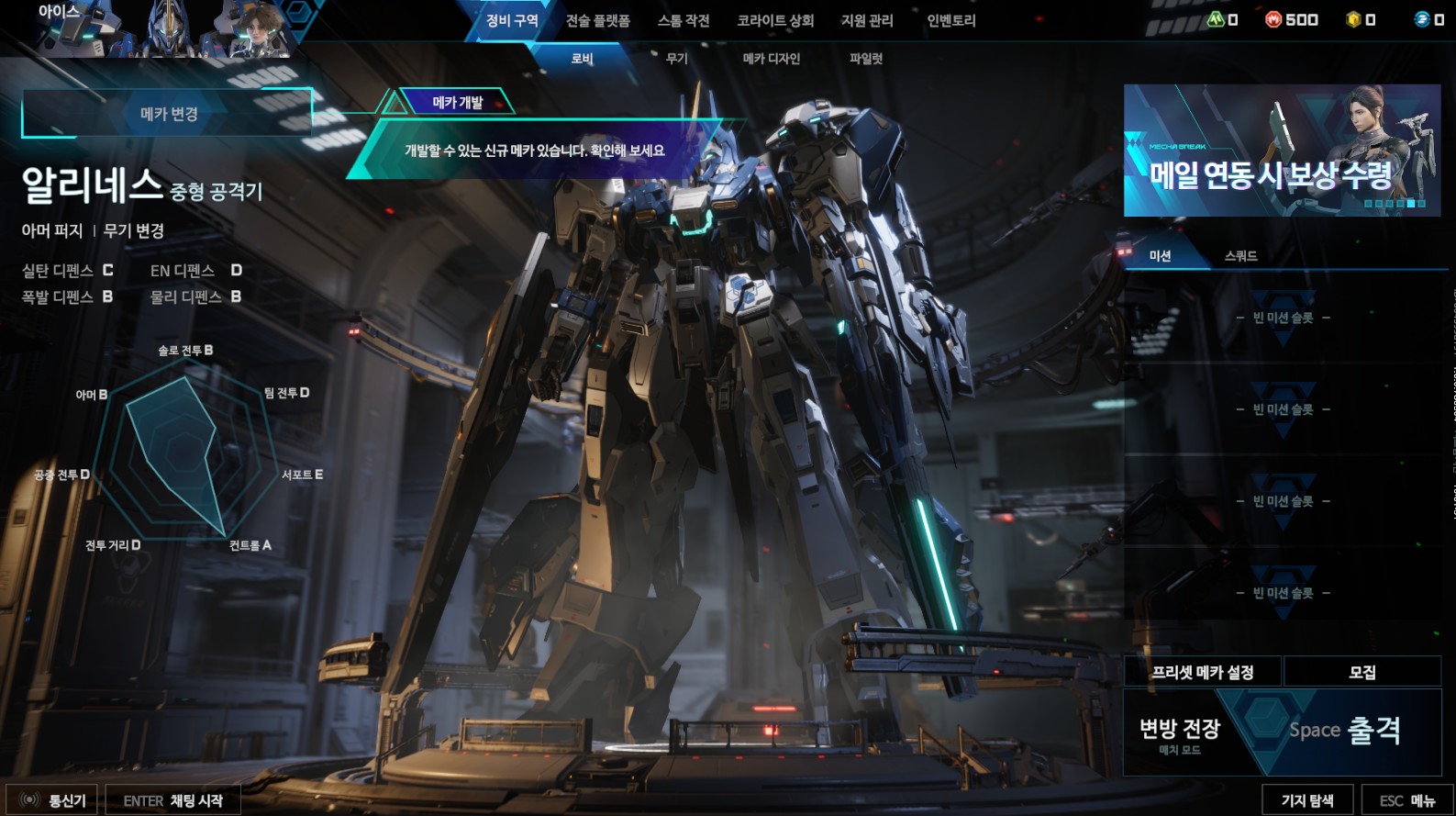Open 프리셋 메카 설정
The height and width of the screenshot is (816, 1456).
point(1203,672)
